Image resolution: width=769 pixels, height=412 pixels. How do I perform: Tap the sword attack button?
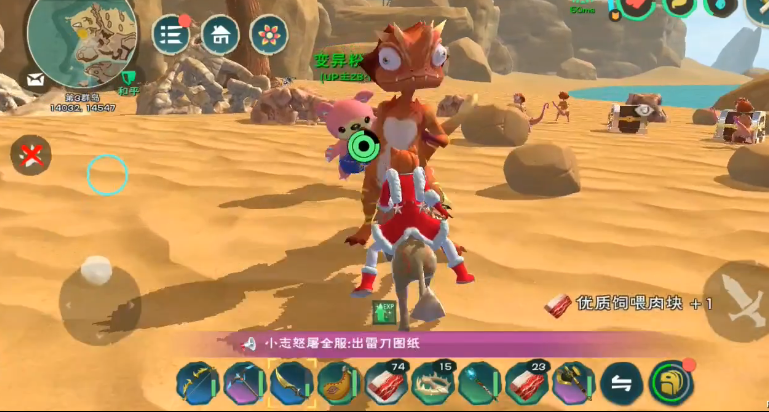[x=735, y=301]
